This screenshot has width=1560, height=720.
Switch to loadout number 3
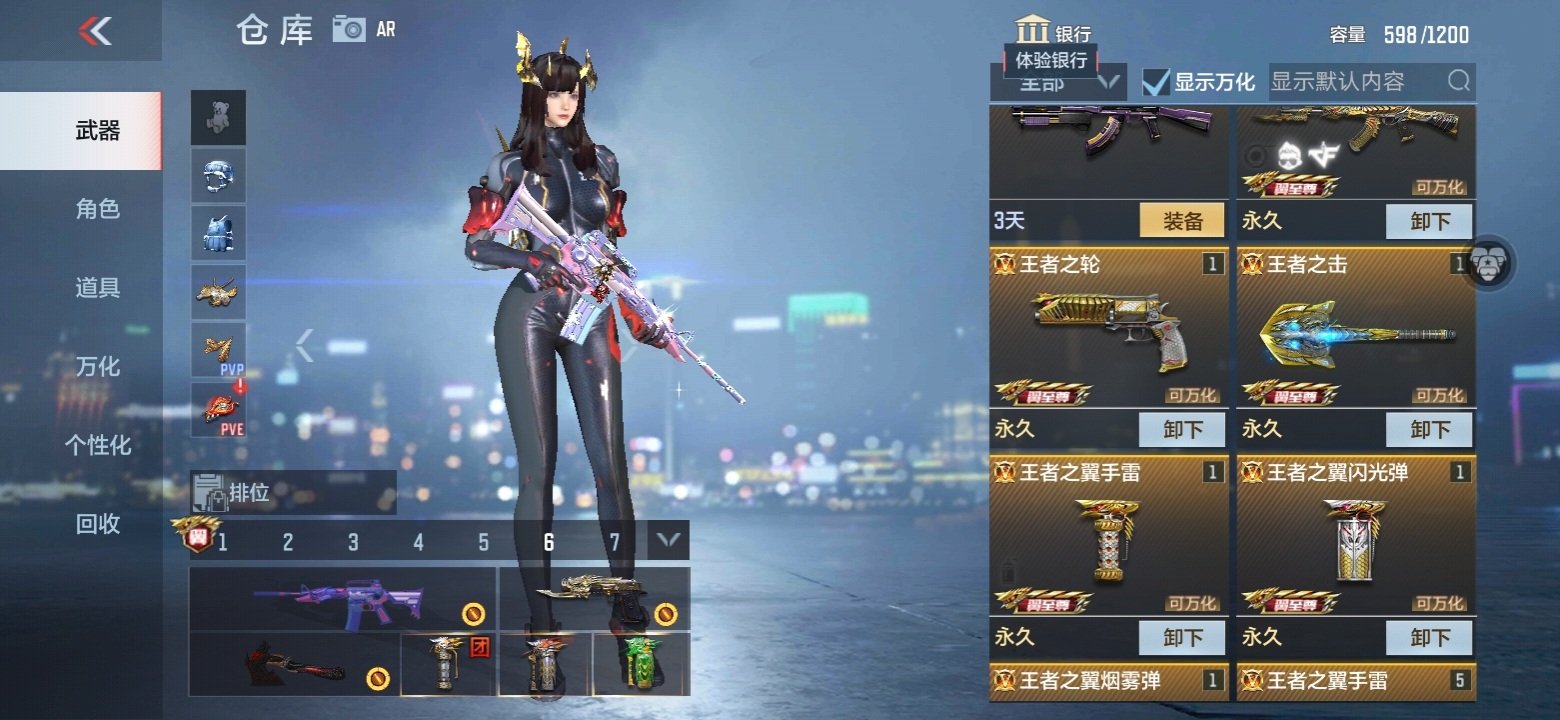[x=353, y=542]
